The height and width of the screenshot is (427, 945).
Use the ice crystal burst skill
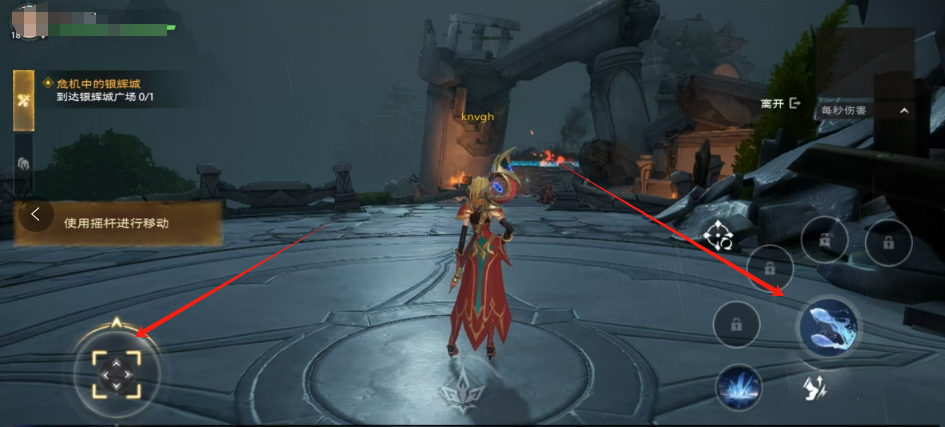[739, 386]
